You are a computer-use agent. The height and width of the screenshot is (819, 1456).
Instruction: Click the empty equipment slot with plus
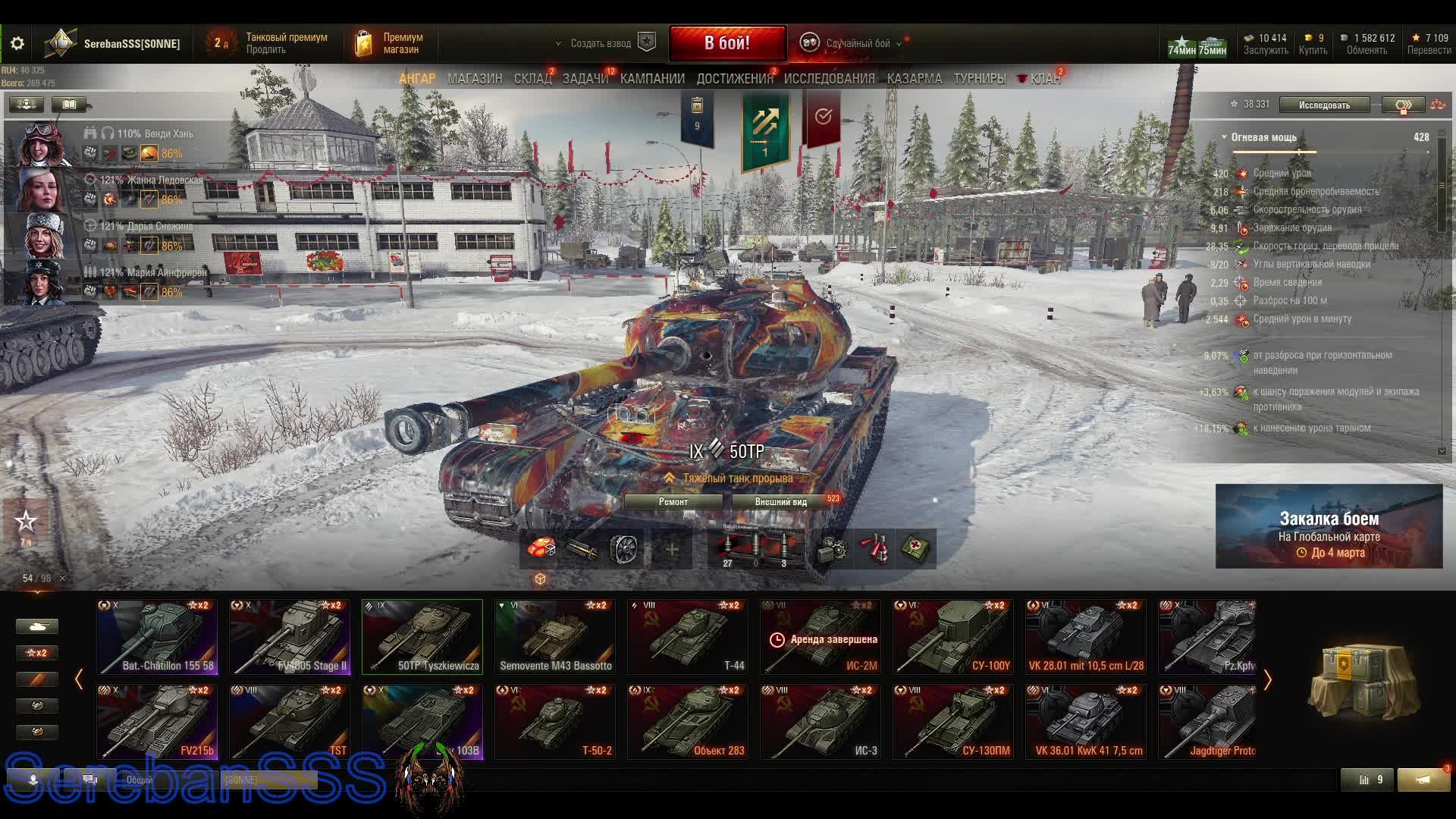click(x=672, y=549)
